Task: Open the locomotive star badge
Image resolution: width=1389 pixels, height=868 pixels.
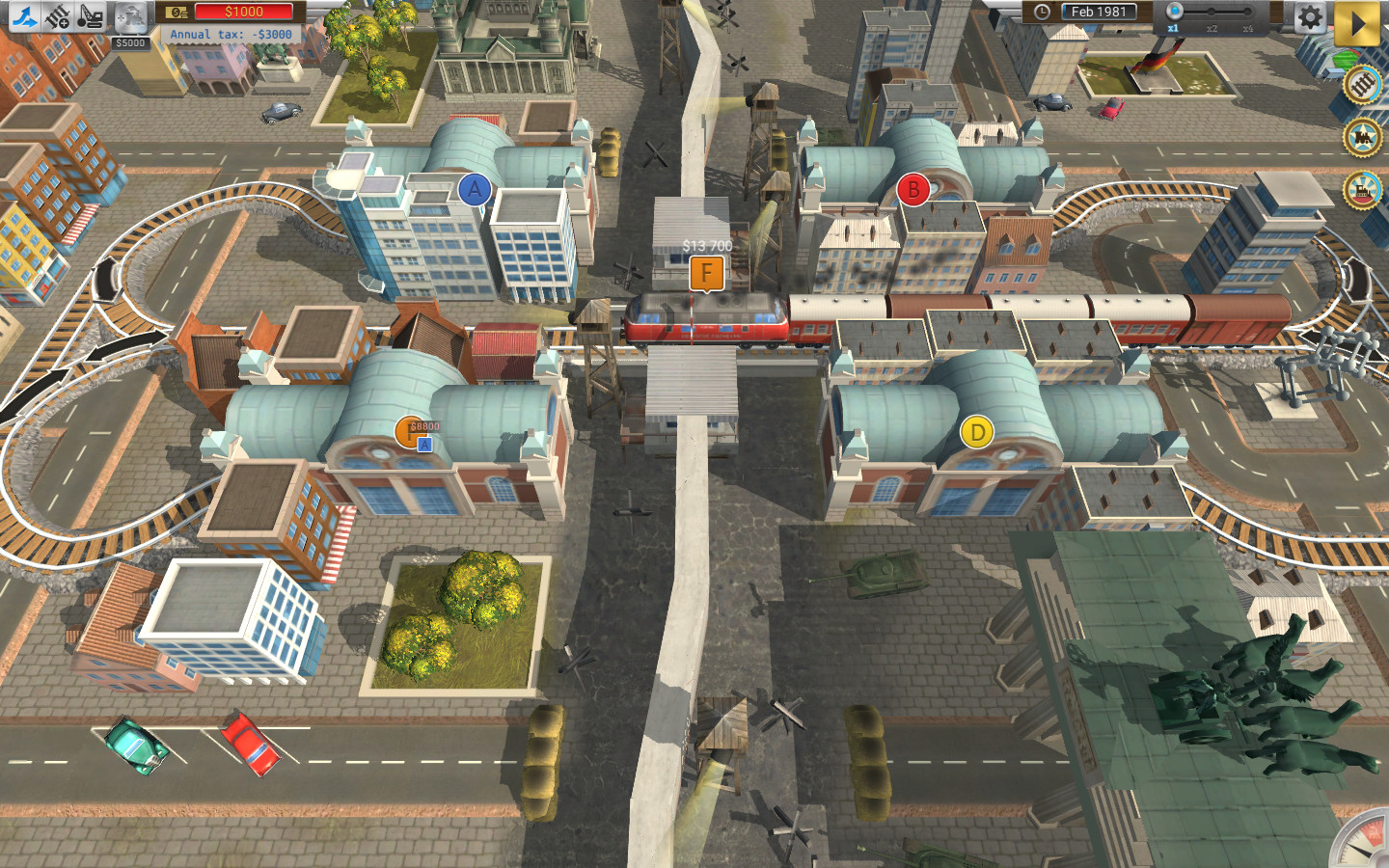Action: coord(1364,137)
